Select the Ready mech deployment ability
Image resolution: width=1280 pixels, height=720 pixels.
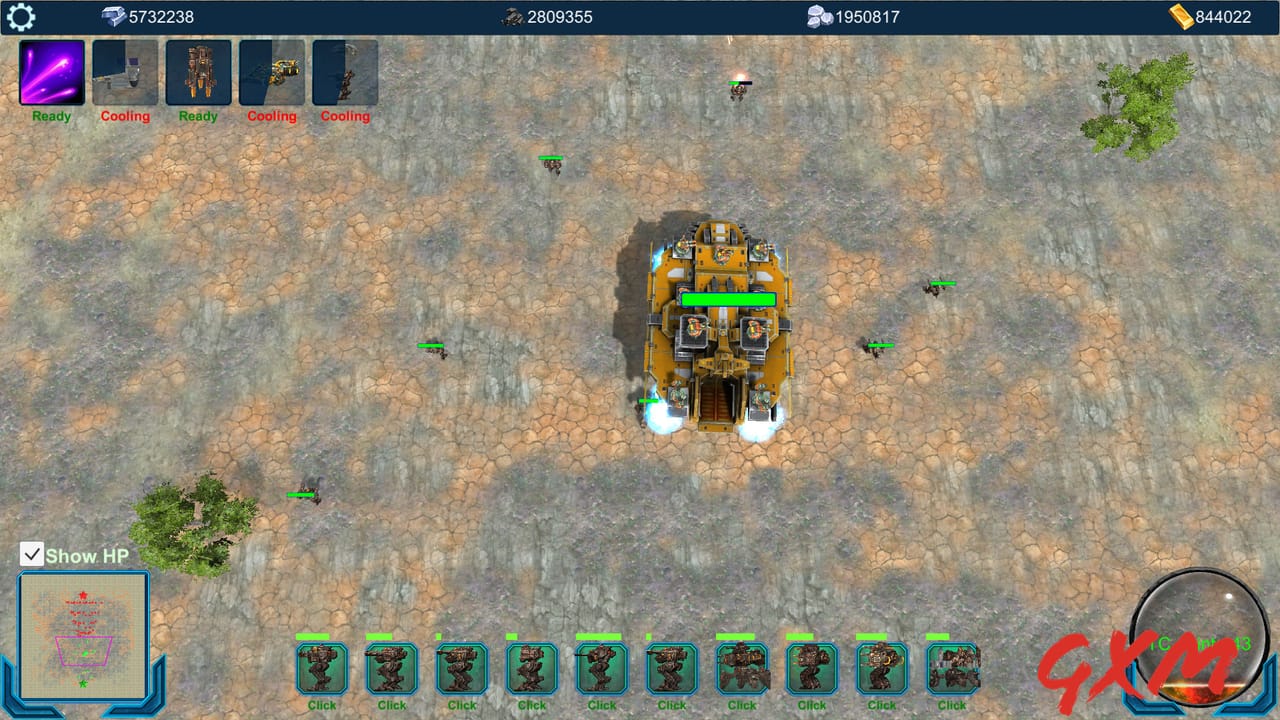pyautogui.click(x=197, y=72)
